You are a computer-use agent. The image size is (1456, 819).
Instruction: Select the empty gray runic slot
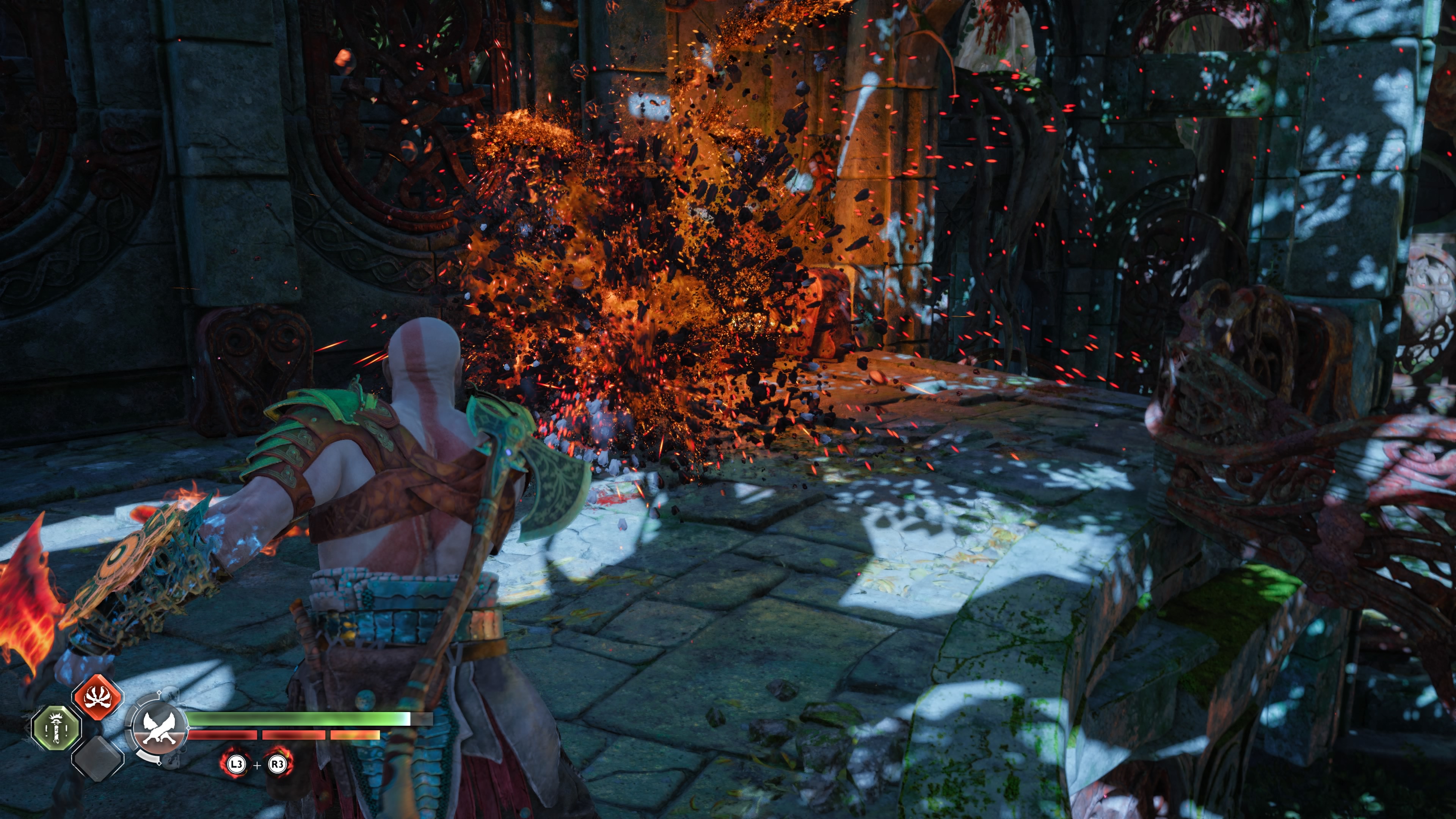98,758
